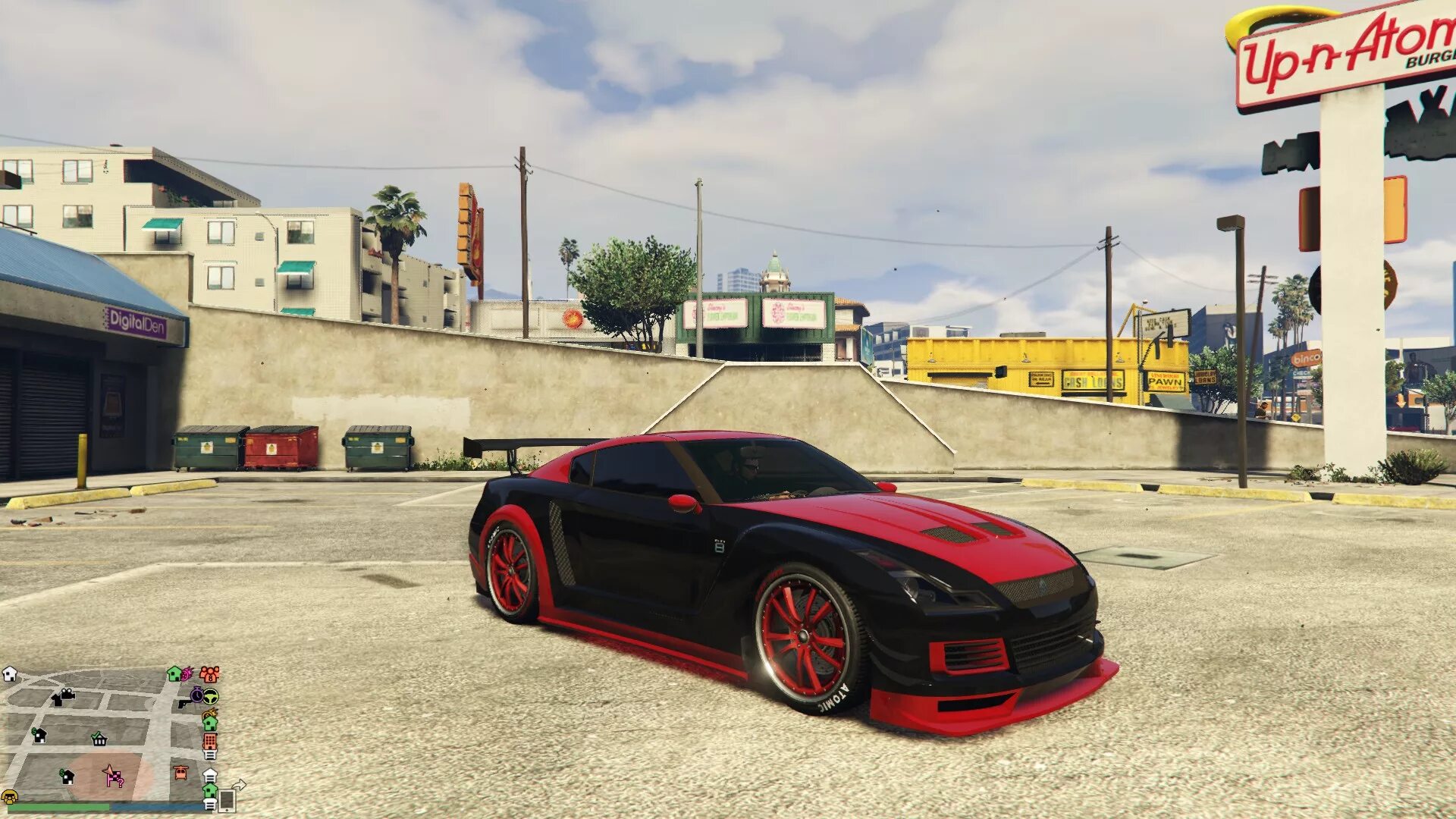
Task: Select the orange helicopter icon on the minimap
Action: tap(180, 775)
